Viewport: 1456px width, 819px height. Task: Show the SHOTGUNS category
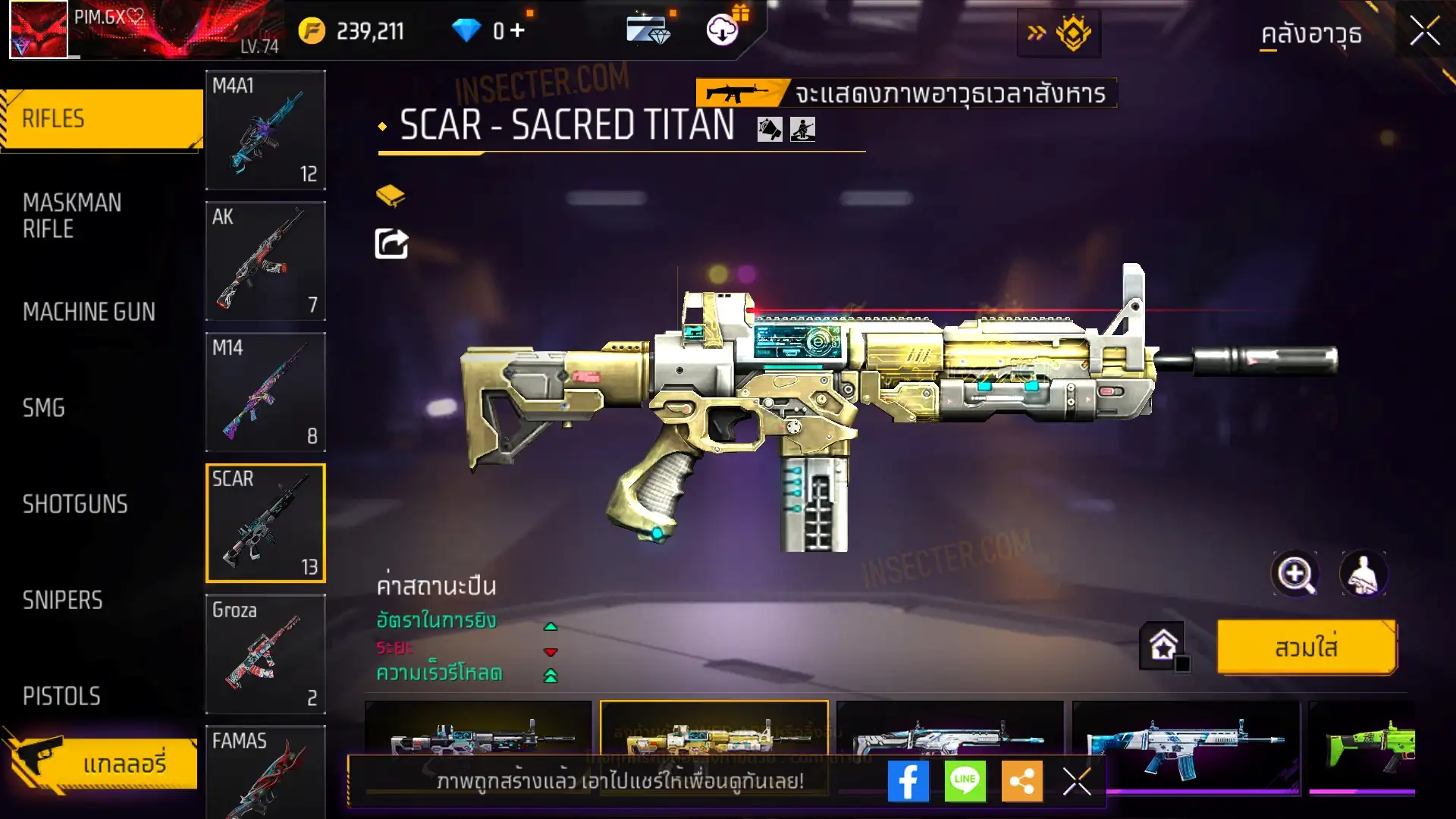coord(75,504)
